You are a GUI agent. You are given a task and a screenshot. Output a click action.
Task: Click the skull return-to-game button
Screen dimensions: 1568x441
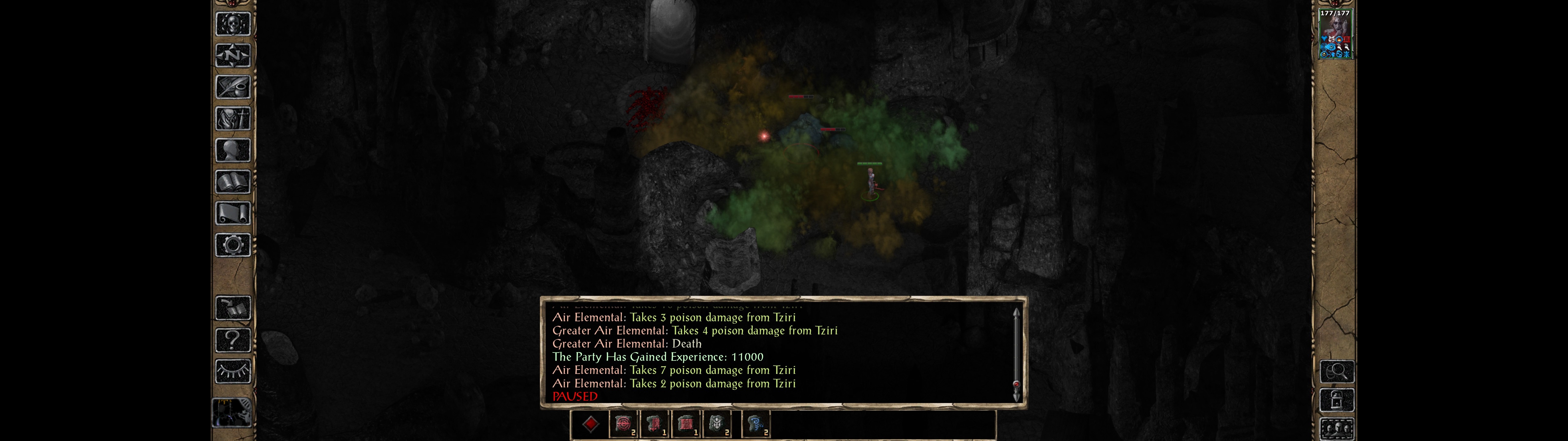pos(233,24)
